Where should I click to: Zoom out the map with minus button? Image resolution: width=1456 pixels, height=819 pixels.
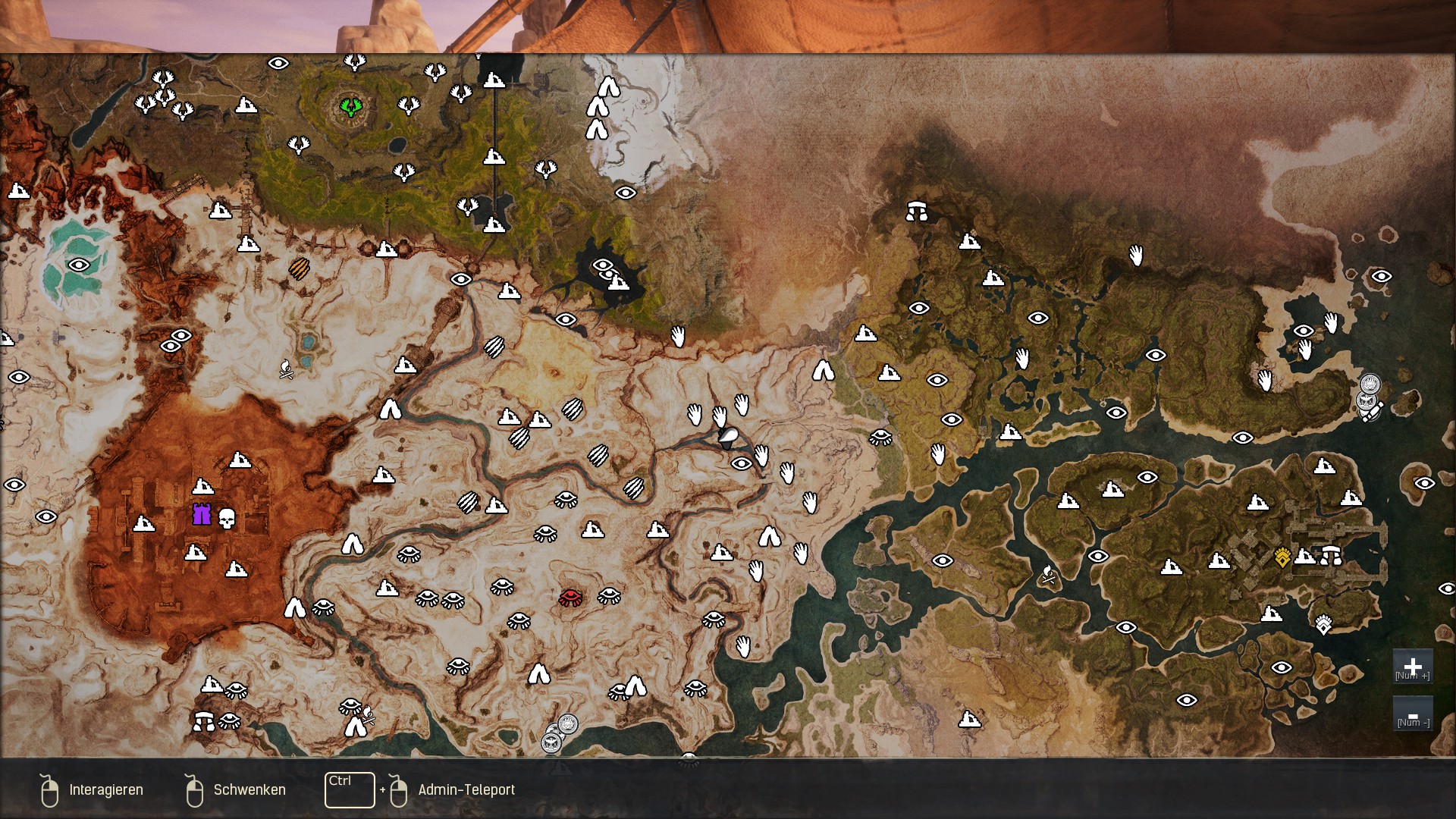pos(1412,714)
